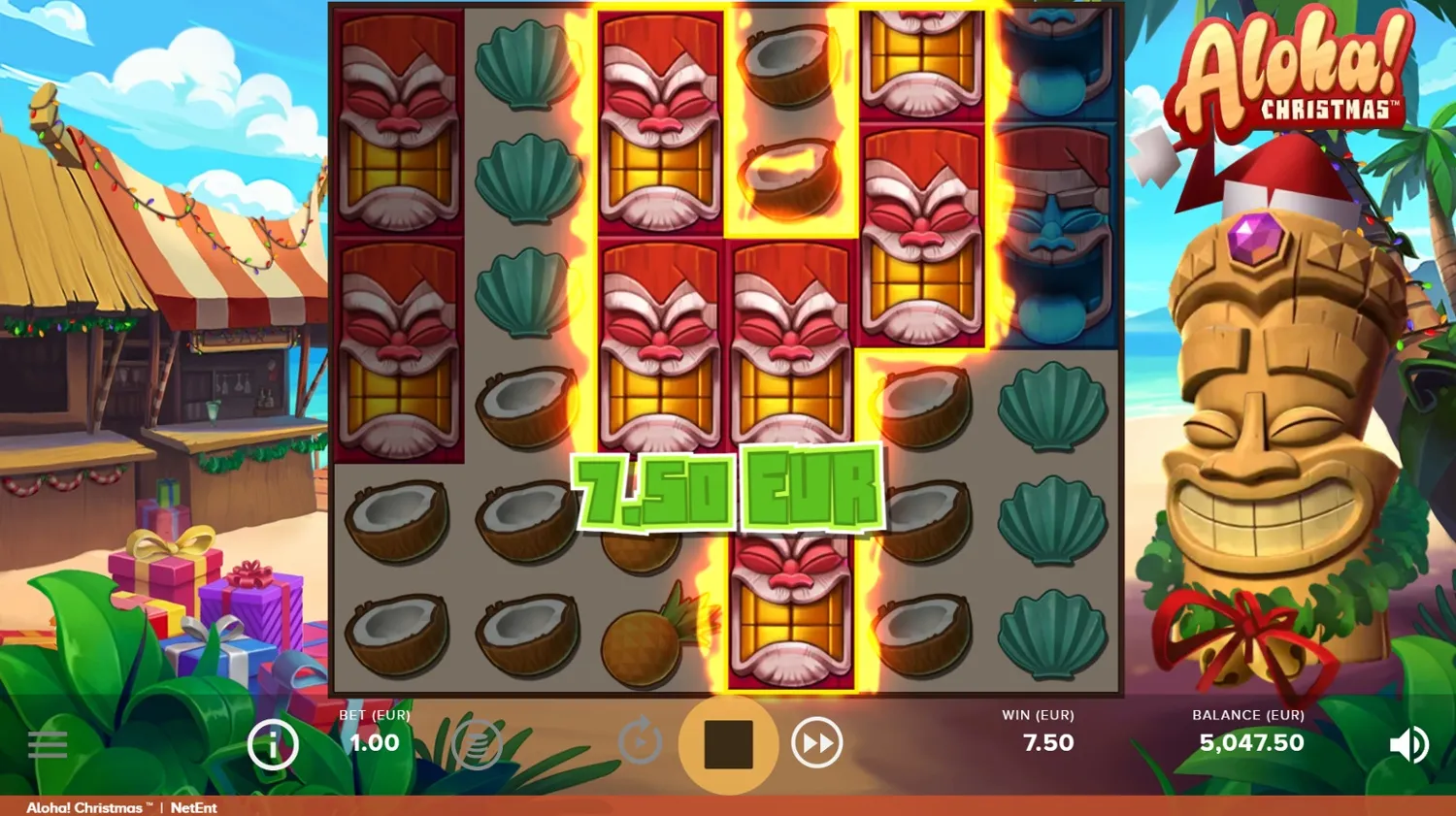
Task: Open the game menu via hamburger icon
Action: pyautogui.click(x=48, y=744)
